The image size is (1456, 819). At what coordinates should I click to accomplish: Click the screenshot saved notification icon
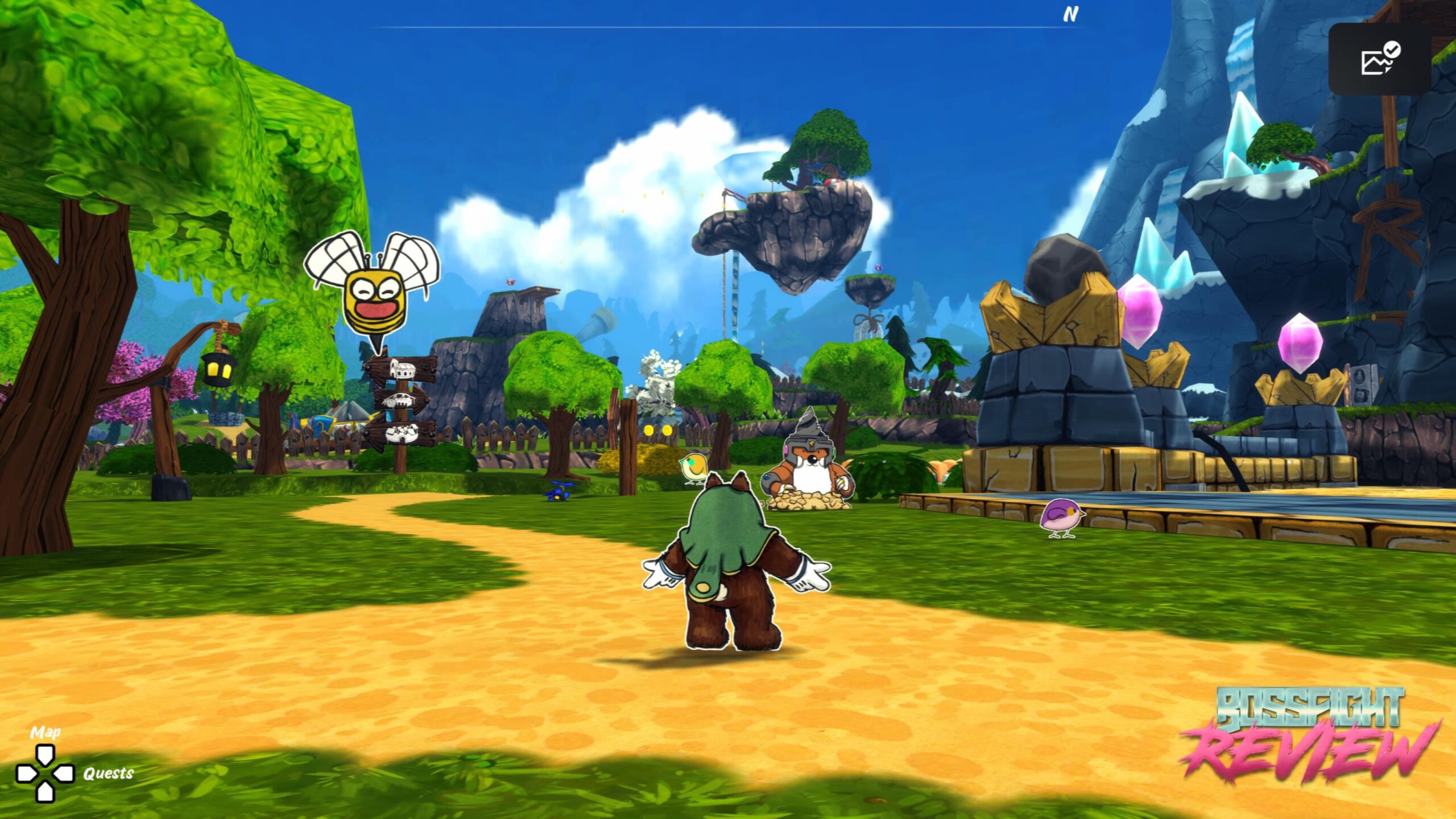point(1380,59)
